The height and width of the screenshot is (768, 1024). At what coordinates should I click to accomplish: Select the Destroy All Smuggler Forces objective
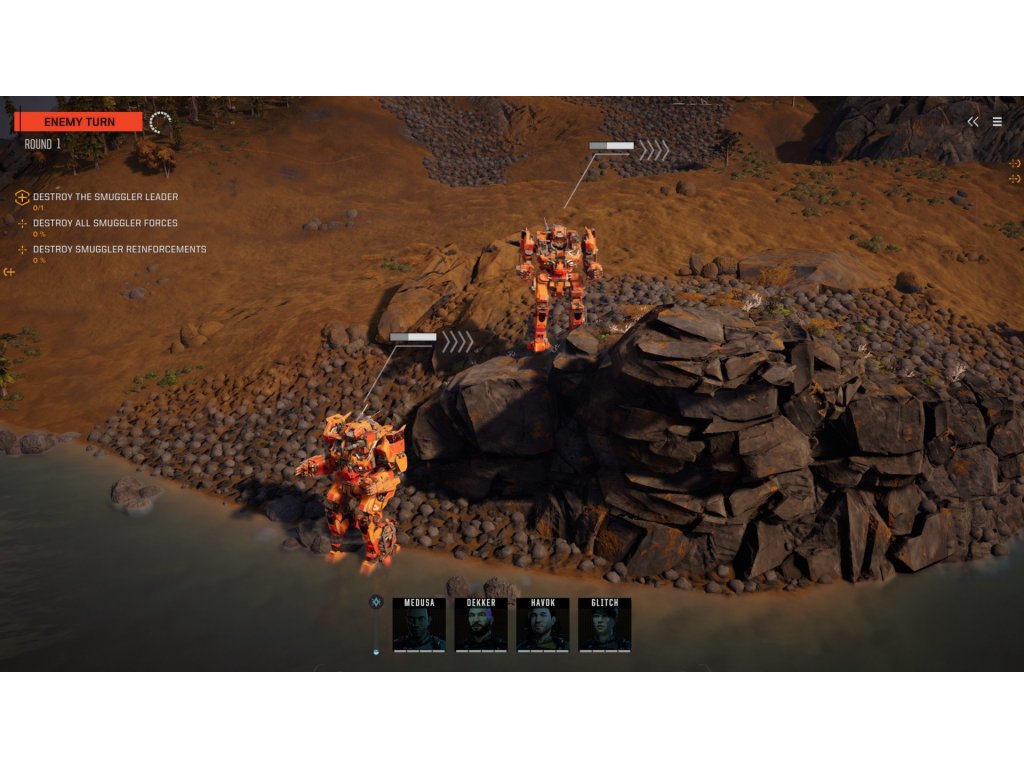[105, 223]
